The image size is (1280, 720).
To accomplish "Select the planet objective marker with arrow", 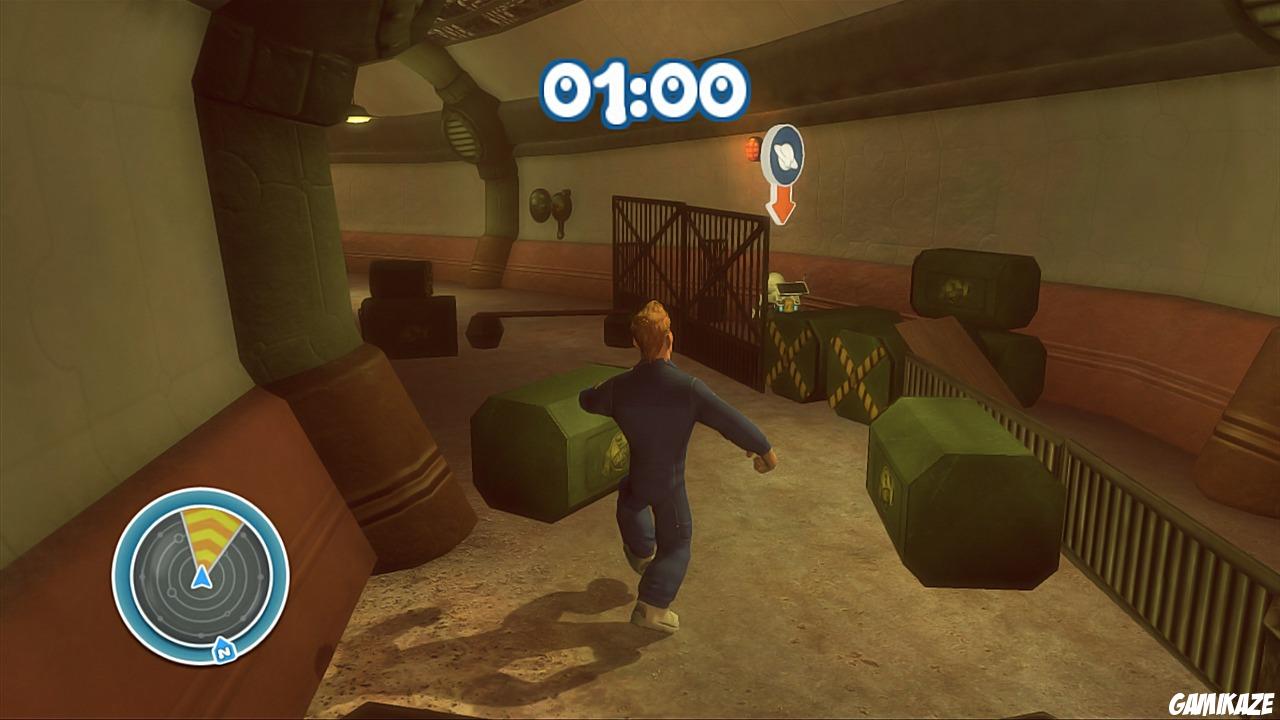I will tap(782, 170).
